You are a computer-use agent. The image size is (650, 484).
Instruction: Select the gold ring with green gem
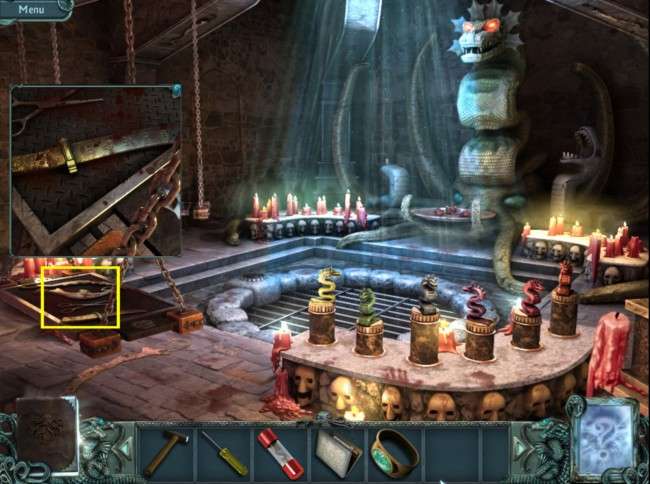tap(394, 451)
